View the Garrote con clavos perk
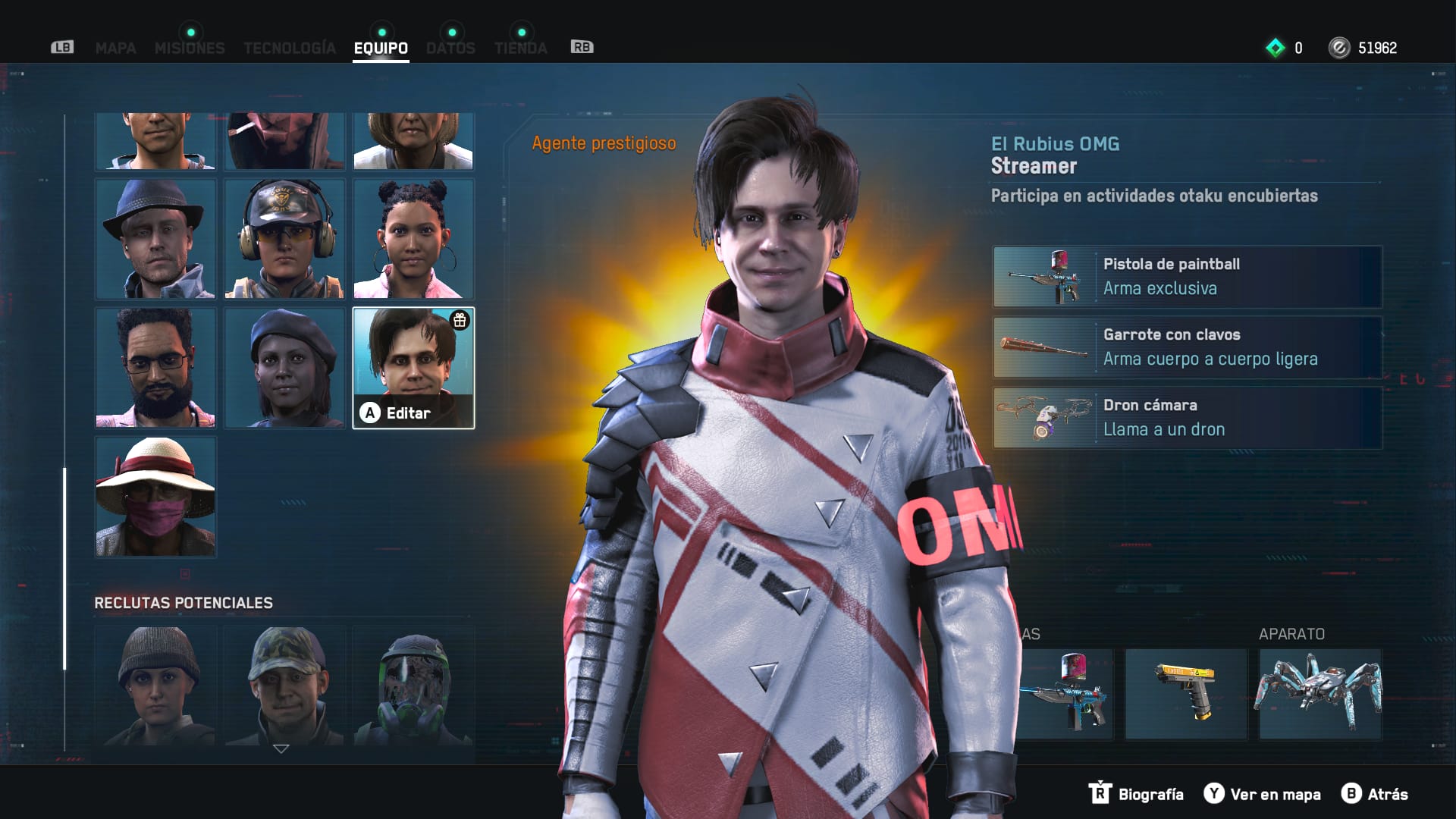The image size is (1456, 819). (1188, 347)
